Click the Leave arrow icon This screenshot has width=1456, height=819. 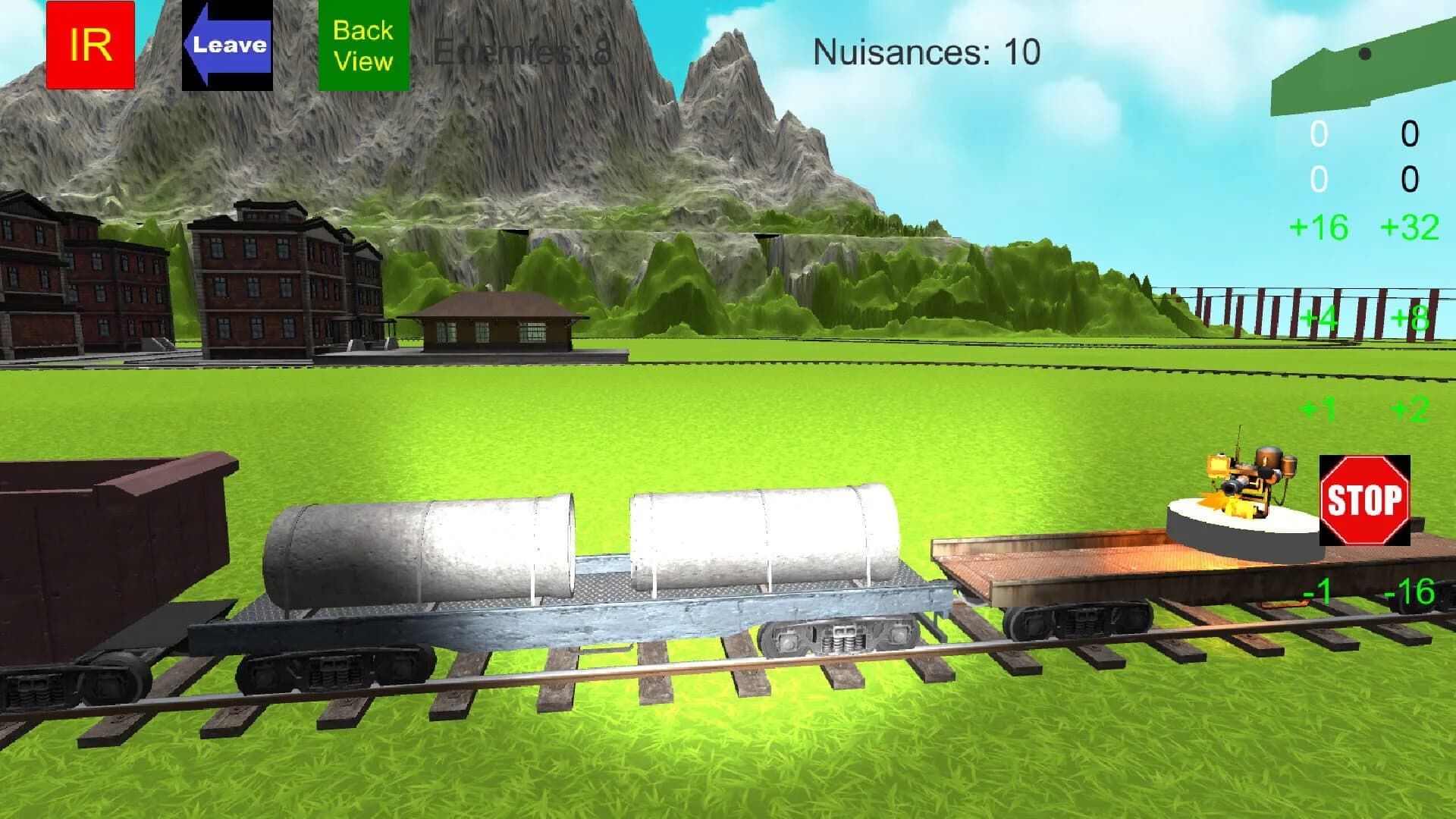pos(226,45)
